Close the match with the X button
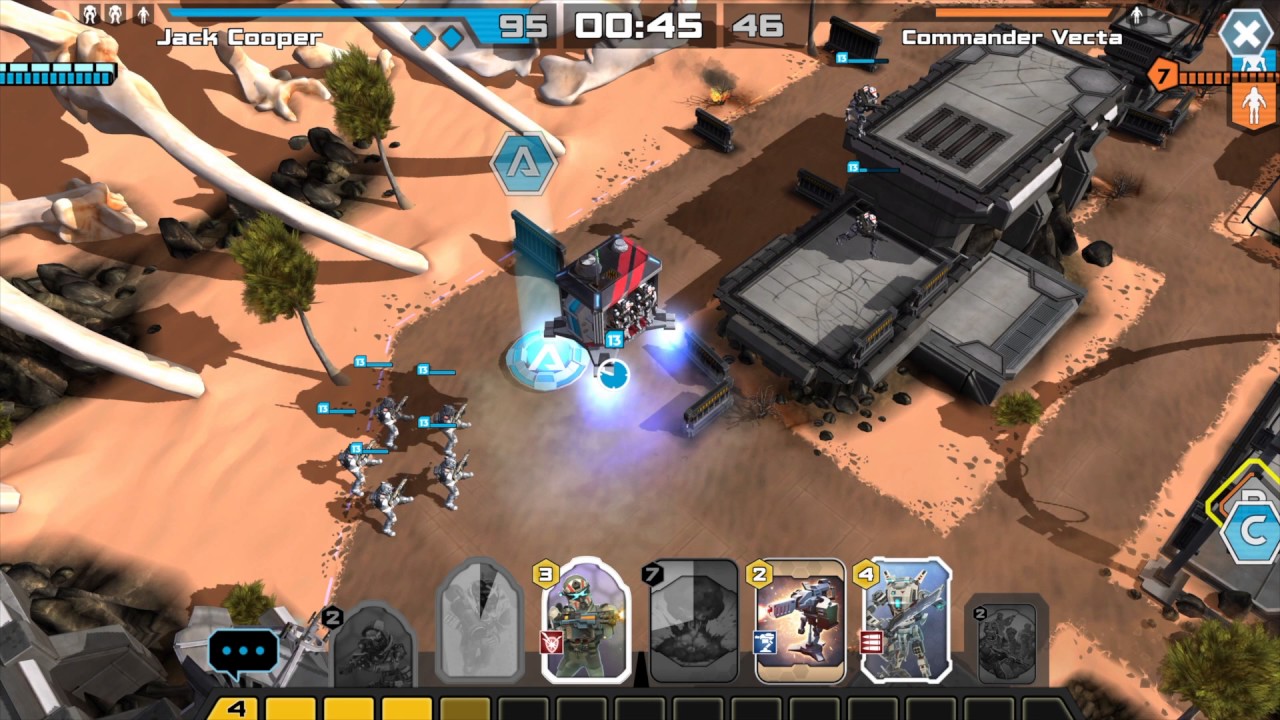Image resolution: width=1280 pixels, height=720 pixels. (x=1245, y=35)
